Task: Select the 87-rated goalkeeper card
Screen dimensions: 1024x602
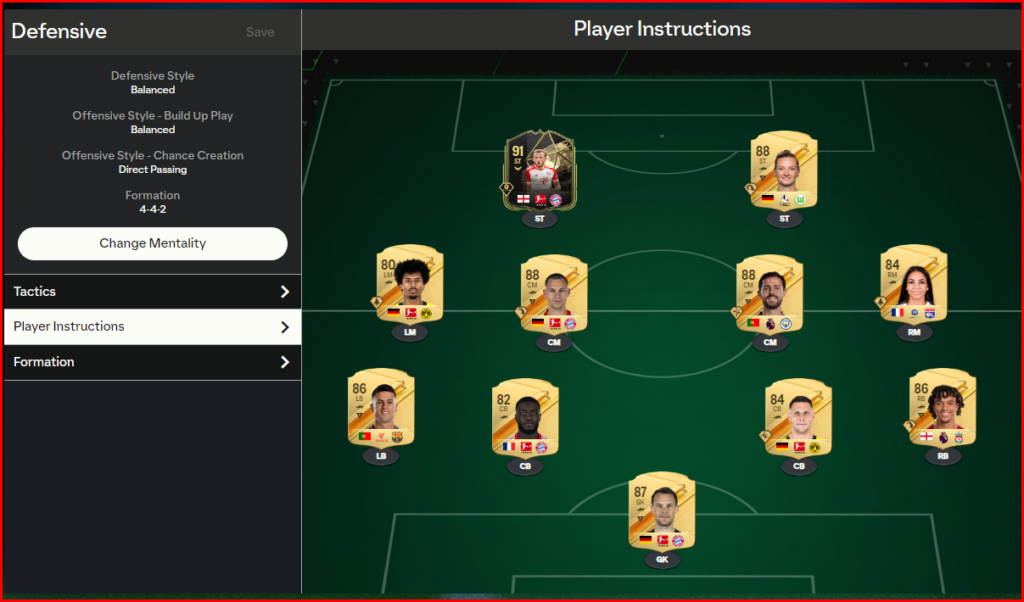Action: (x=662, y=512)
